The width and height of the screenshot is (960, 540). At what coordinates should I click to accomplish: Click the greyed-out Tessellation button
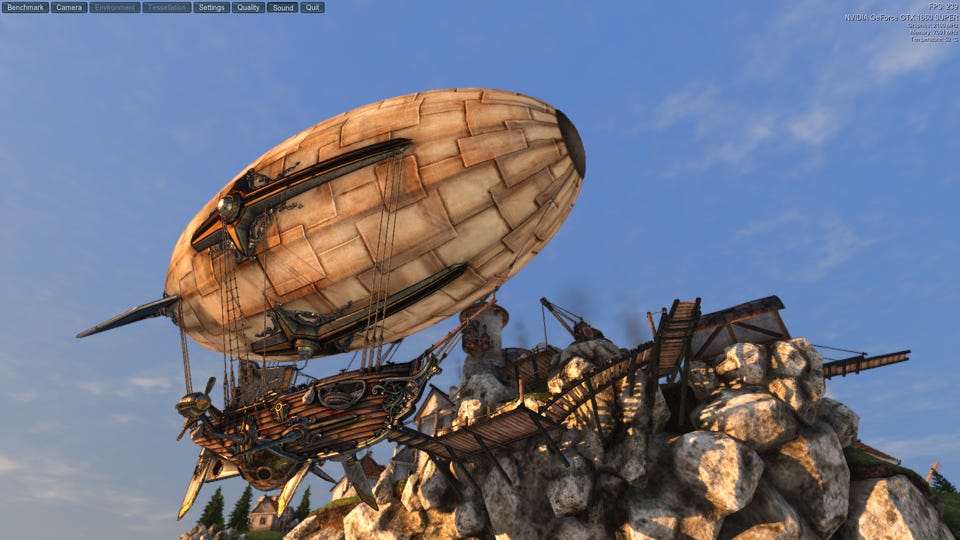(167, 7)
